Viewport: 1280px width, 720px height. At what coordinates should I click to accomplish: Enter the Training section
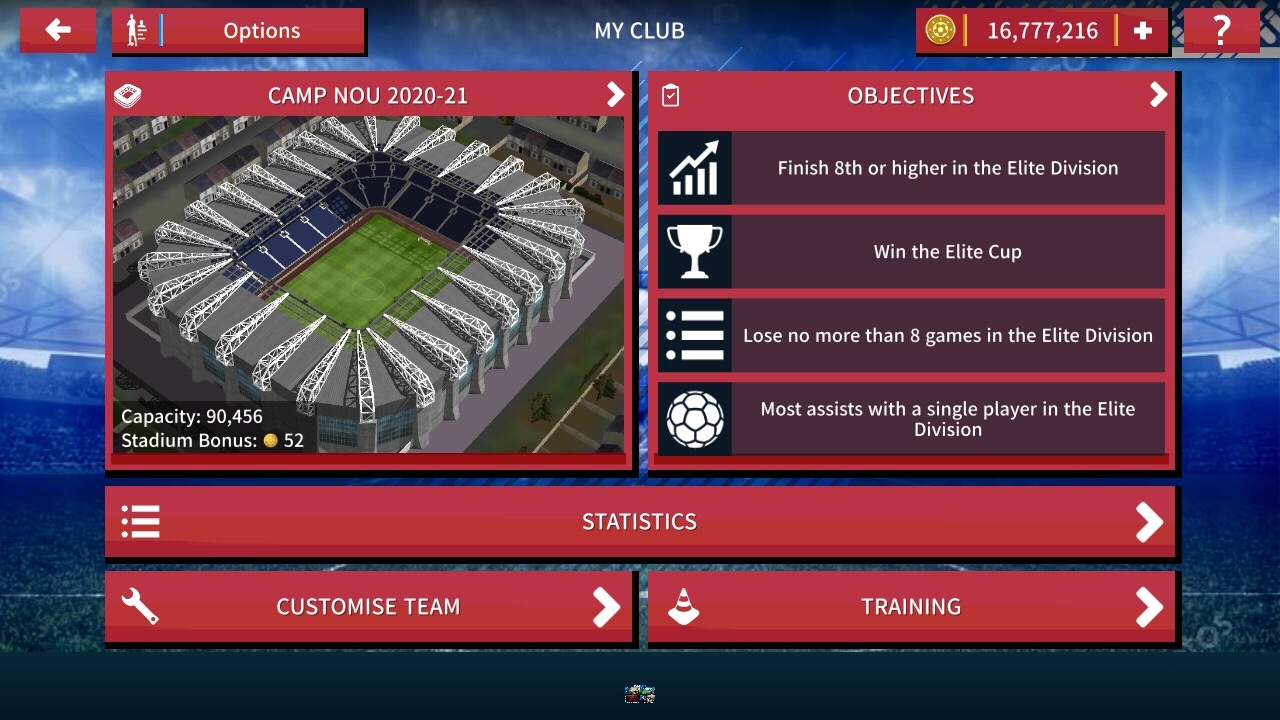pos(911,606)
